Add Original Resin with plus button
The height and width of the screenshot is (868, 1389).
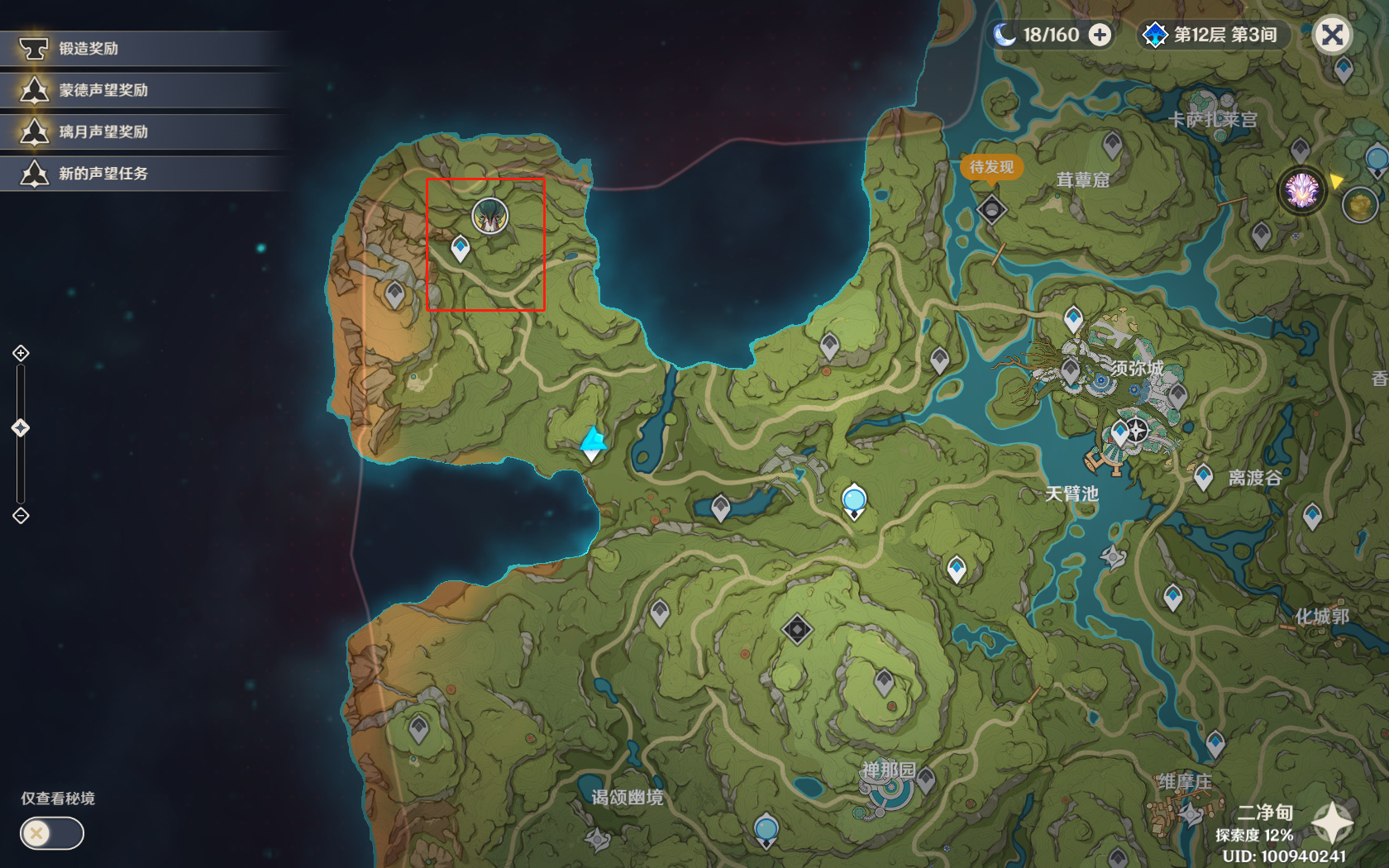1100,35
